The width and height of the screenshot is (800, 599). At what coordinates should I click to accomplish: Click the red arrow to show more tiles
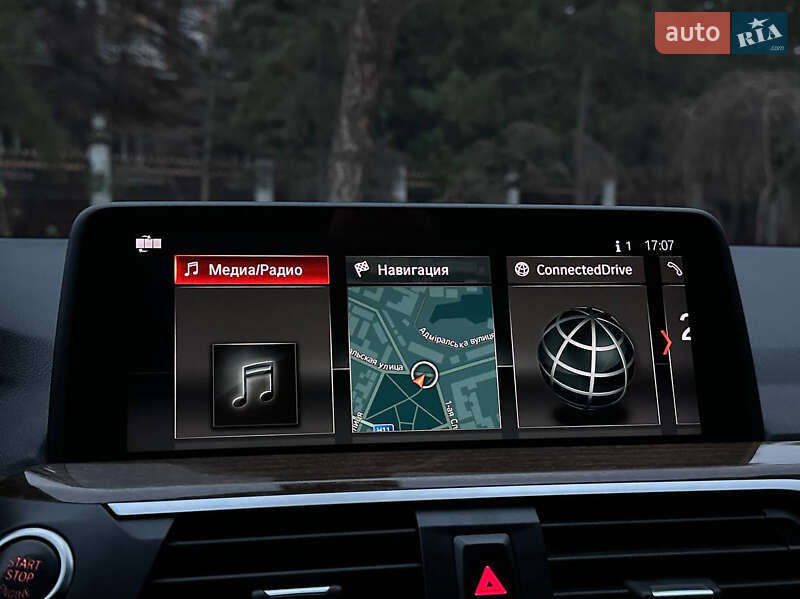click(x=666, y=343)
